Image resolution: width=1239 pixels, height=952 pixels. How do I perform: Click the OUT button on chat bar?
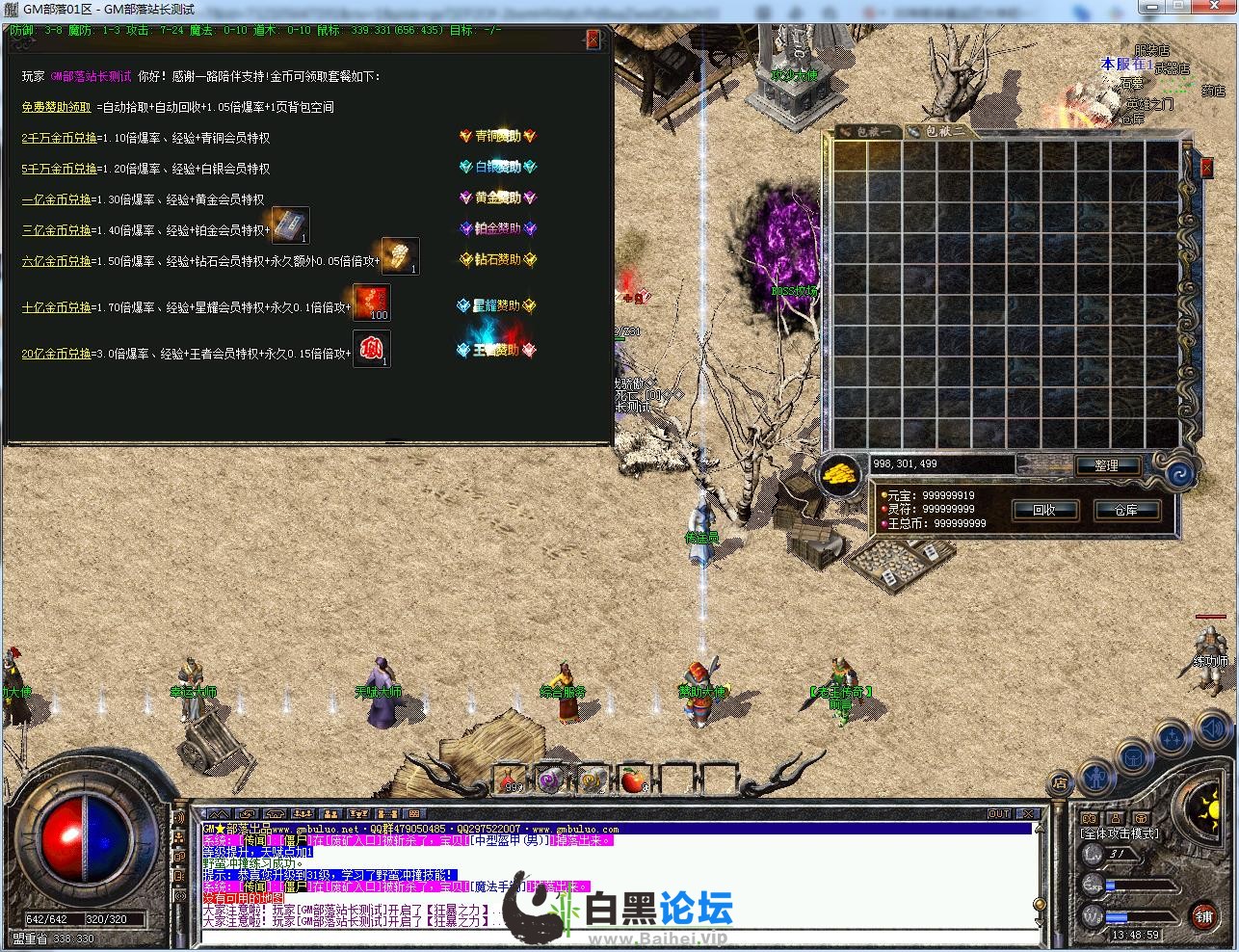point(999,814)
